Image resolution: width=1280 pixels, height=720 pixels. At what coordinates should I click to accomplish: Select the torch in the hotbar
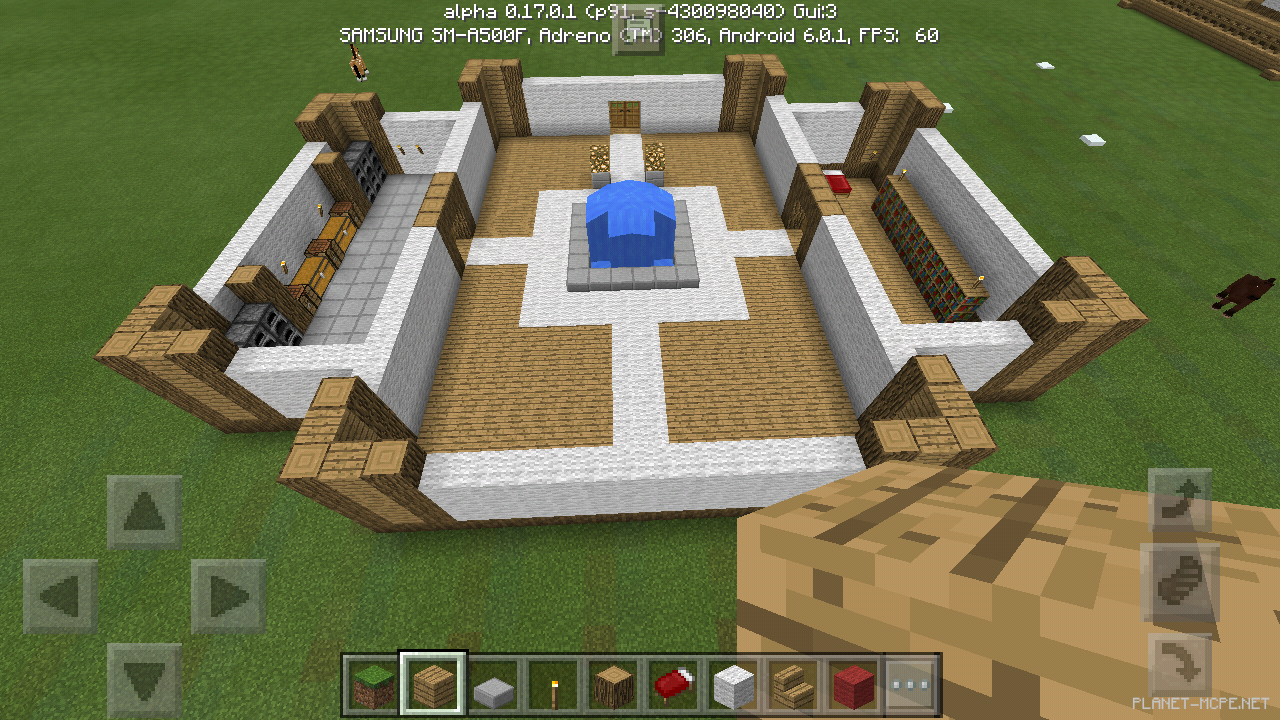pos(553,685)
